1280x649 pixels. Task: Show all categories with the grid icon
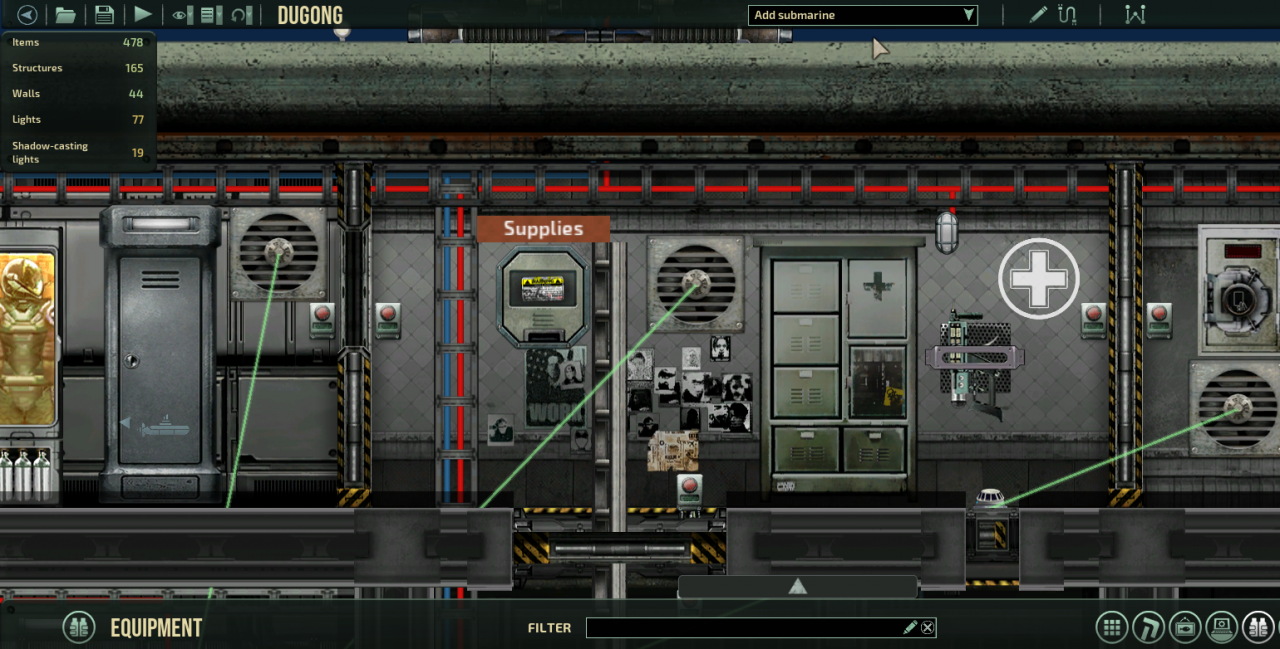(1111, 628)
